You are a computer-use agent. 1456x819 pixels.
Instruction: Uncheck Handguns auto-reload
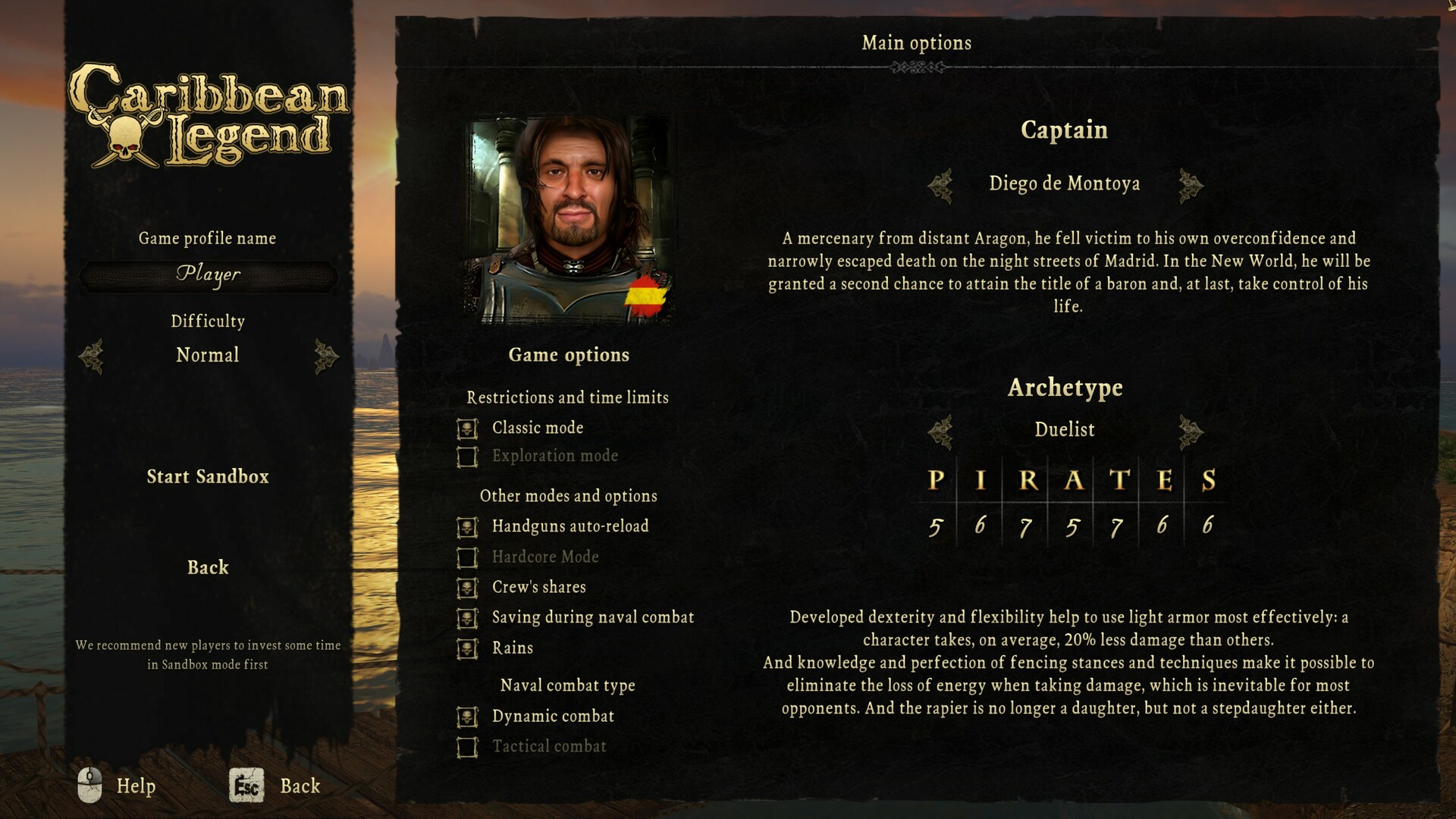(469, 526)
